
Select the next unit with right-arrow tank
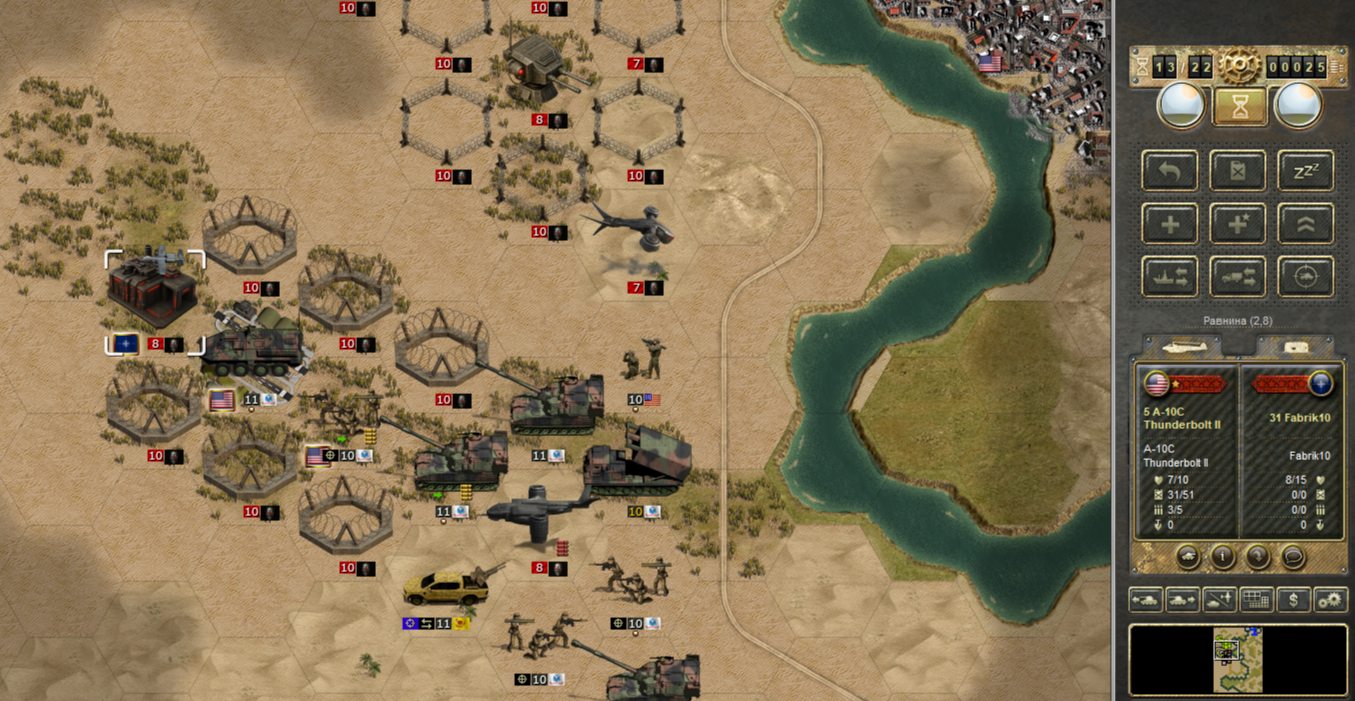(1183, 600)
